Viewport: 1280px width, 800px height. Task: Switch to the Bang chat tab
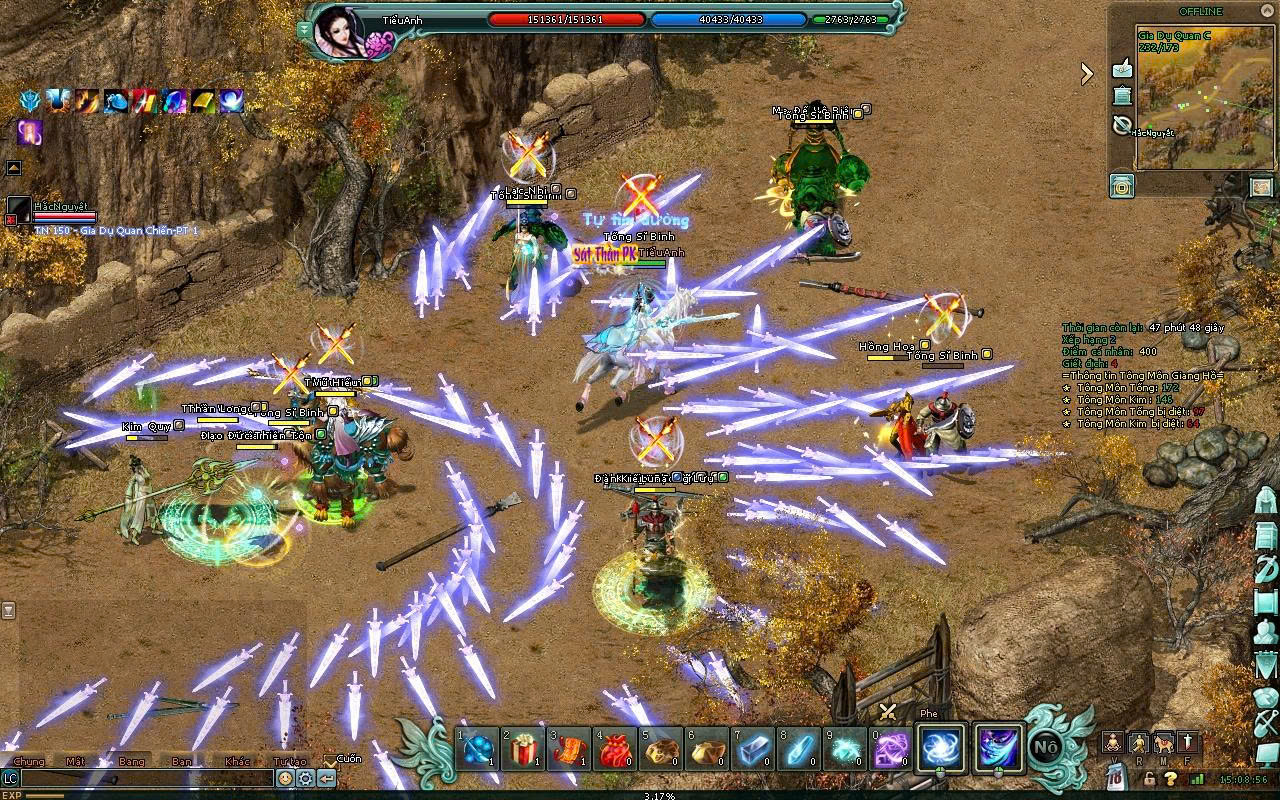(x=132, y=761)
